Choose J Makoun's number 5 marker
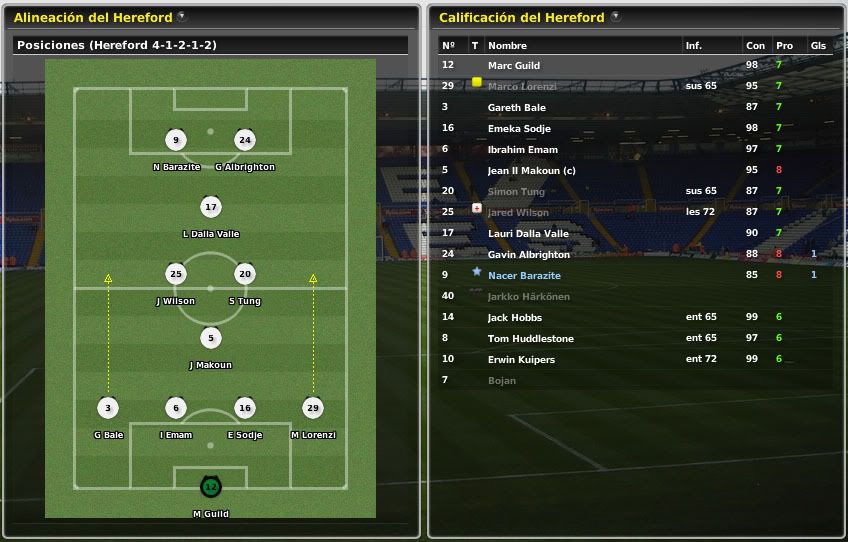The height and width of the screenshot is (542, 848). click(209, 338)
